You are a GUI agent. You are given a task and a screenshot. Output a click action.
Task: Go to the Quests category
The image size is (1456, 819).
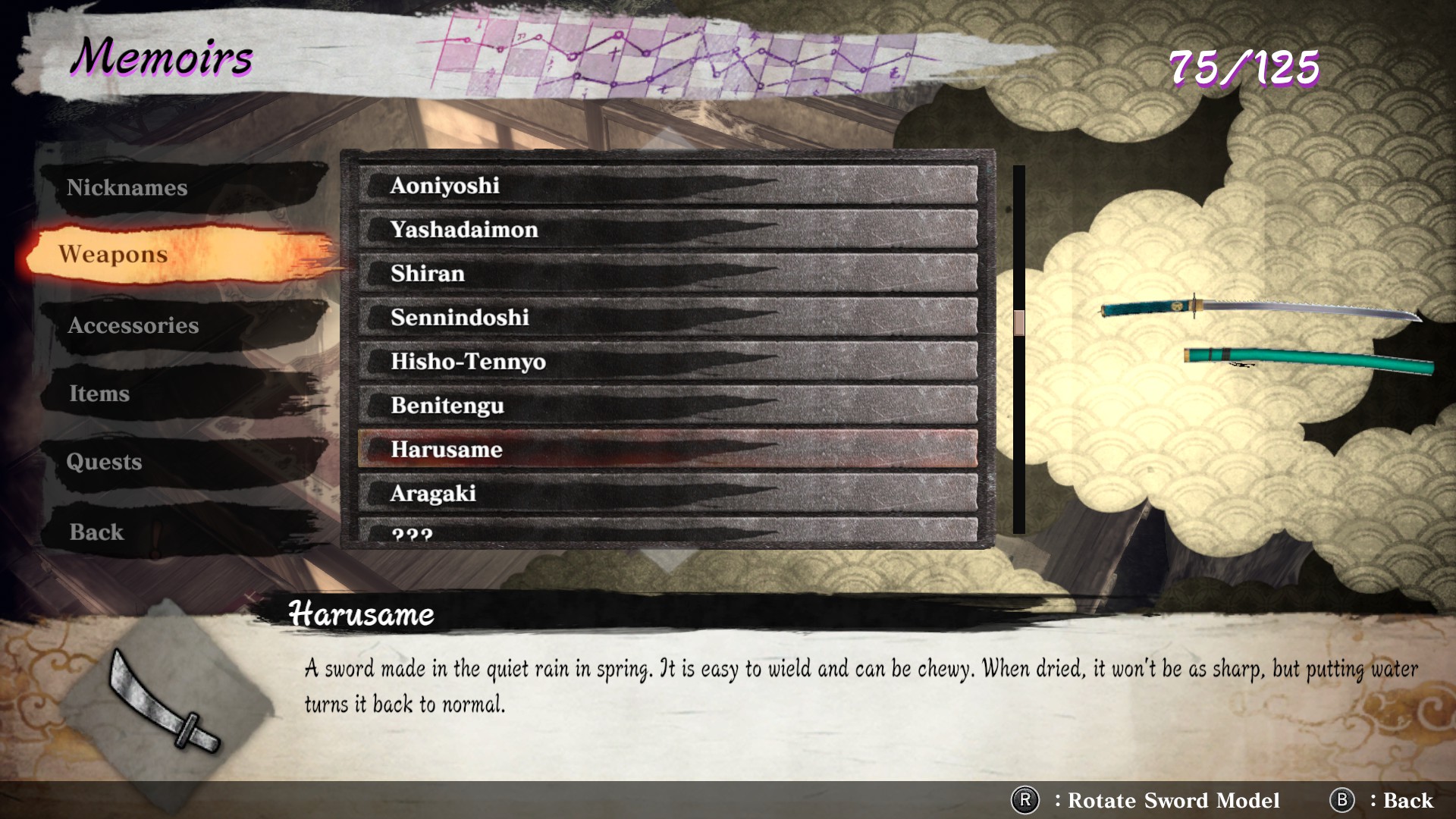(x=104, y=462)
